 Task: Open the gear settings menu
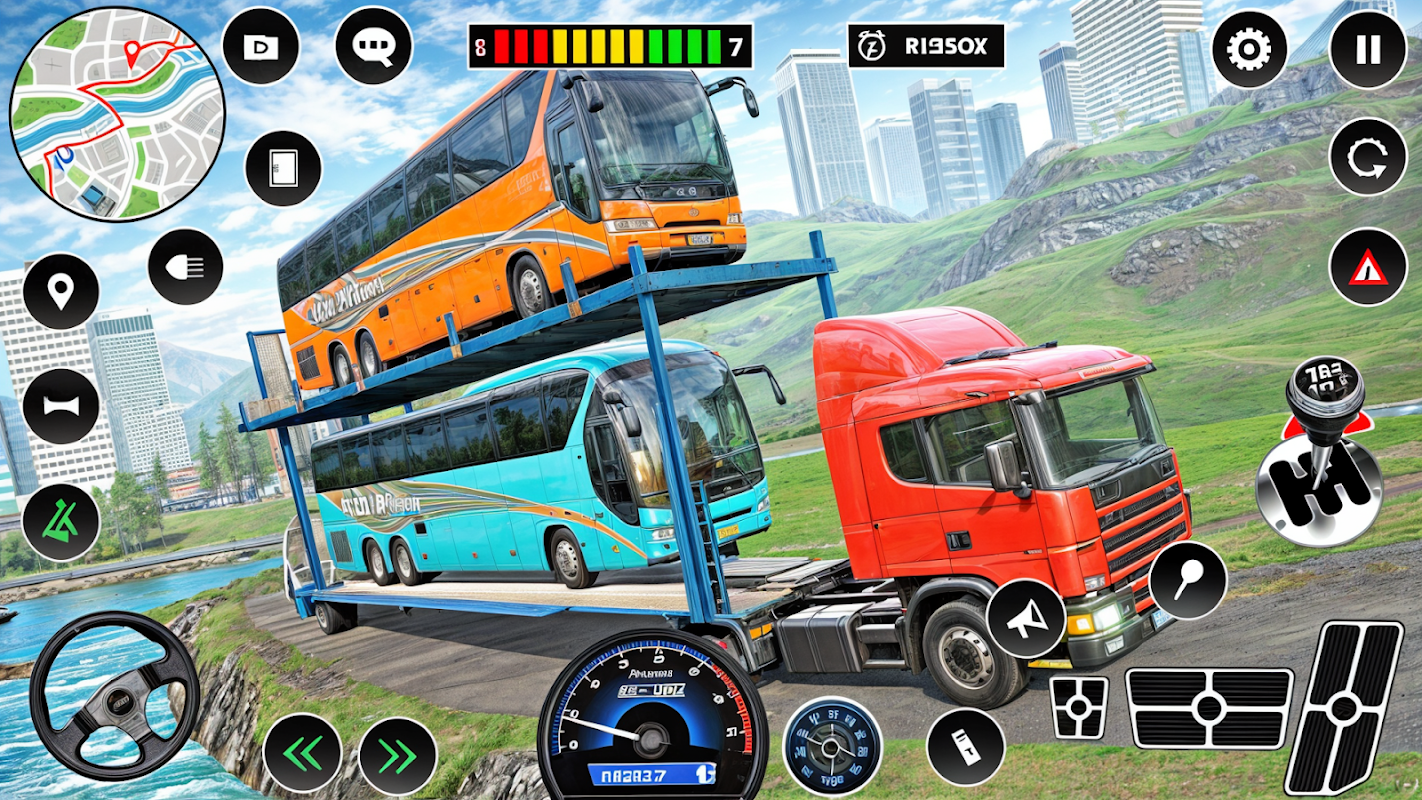click(1249, 48)
